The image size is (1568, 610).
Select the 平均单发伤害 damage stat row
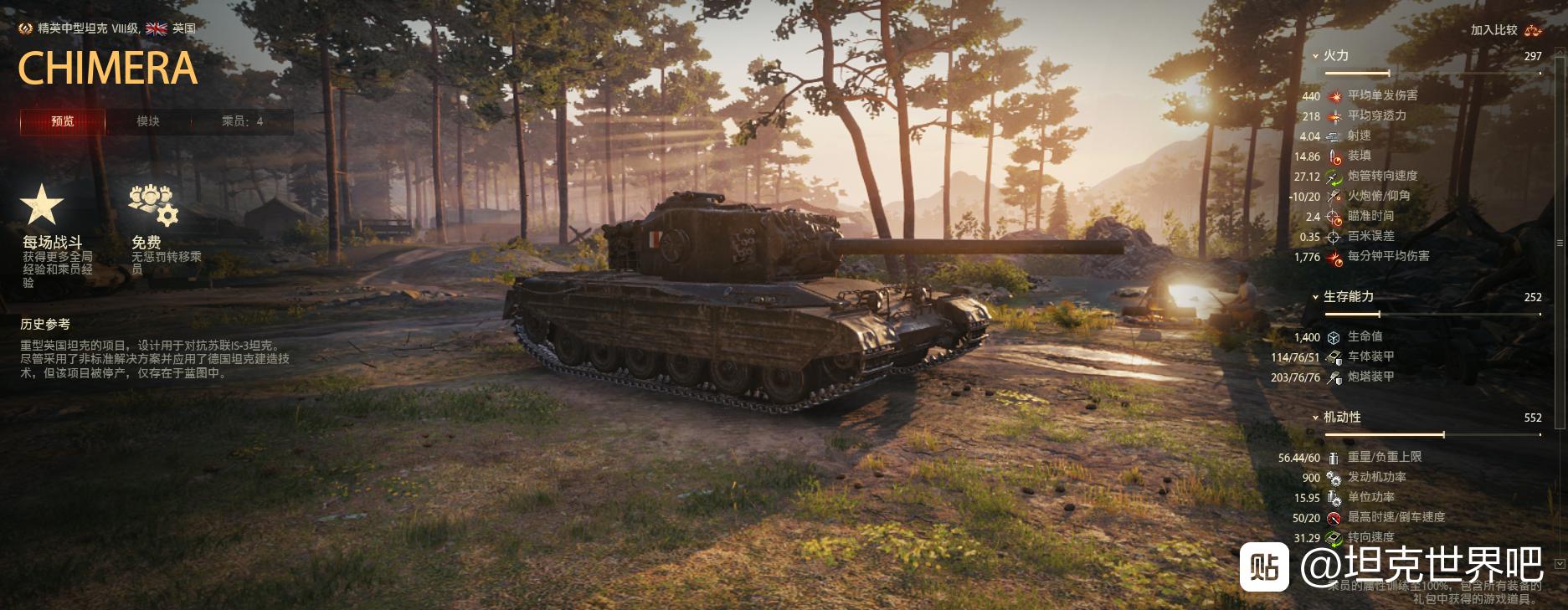pos(1382,95)
